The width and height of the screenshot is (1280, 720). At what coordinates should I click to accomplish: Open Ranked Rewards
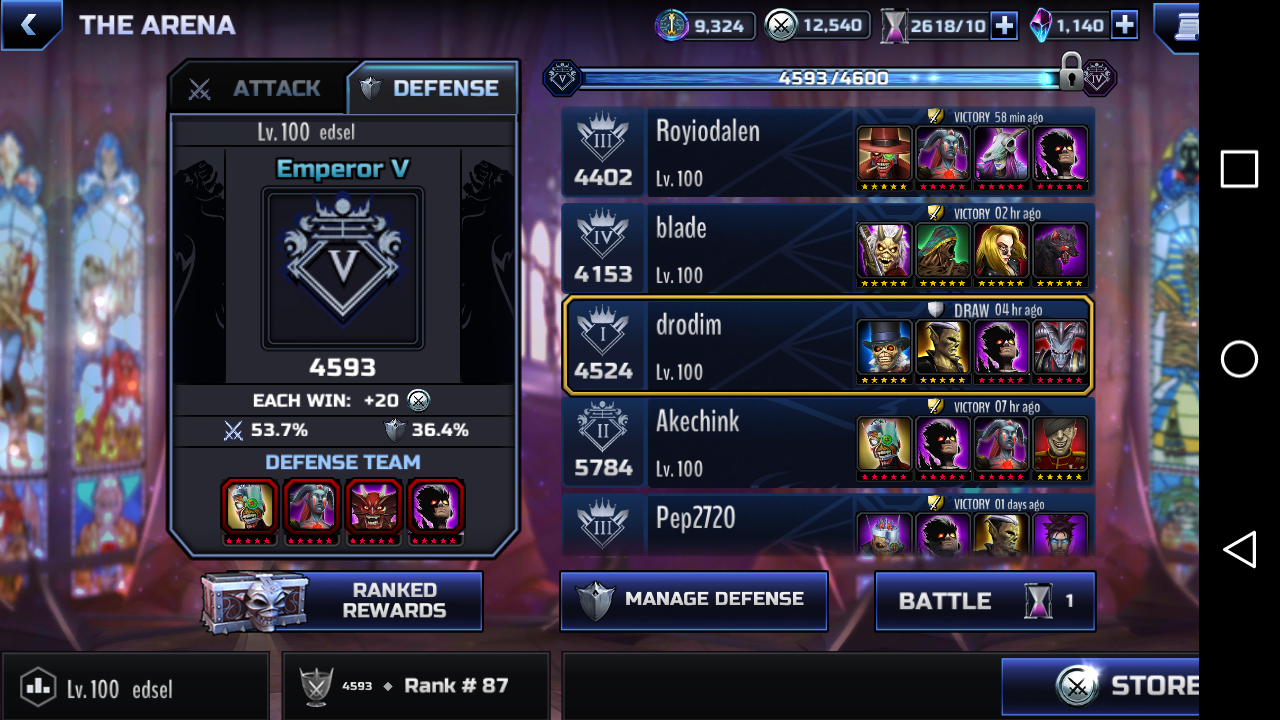point(343,601)
